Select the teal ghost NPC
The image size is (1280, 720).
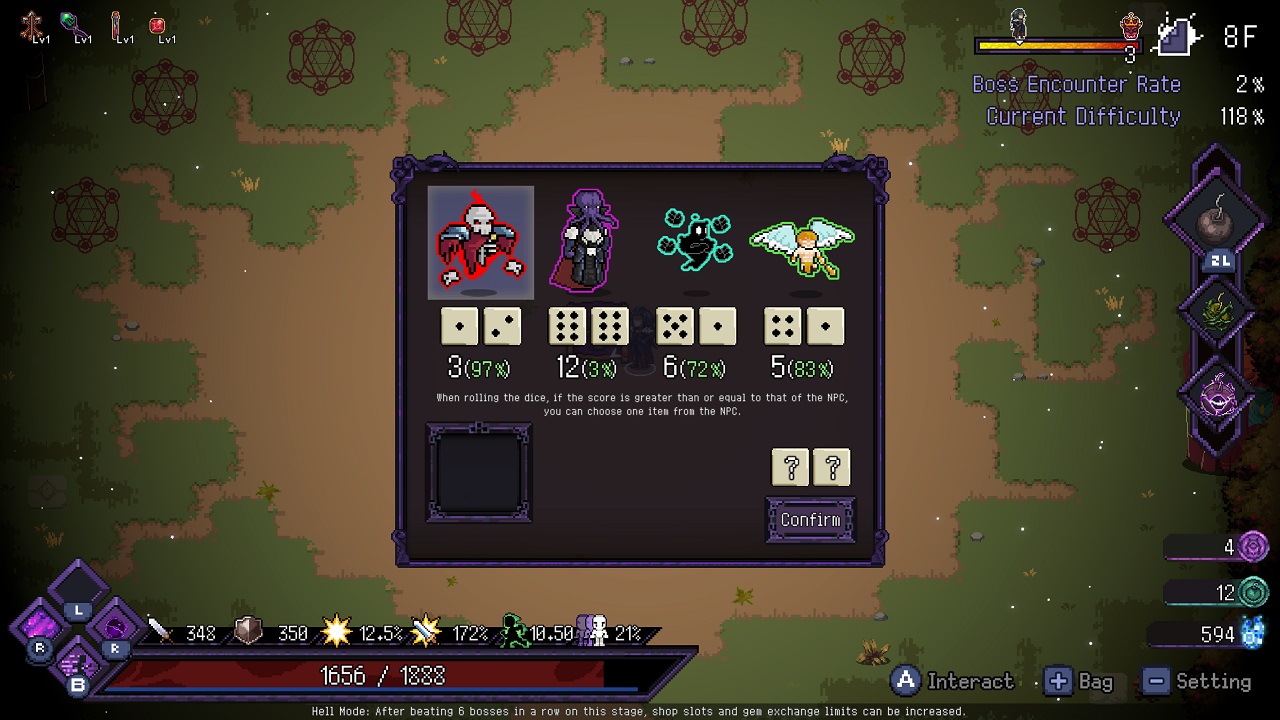(x=695, y=240)
